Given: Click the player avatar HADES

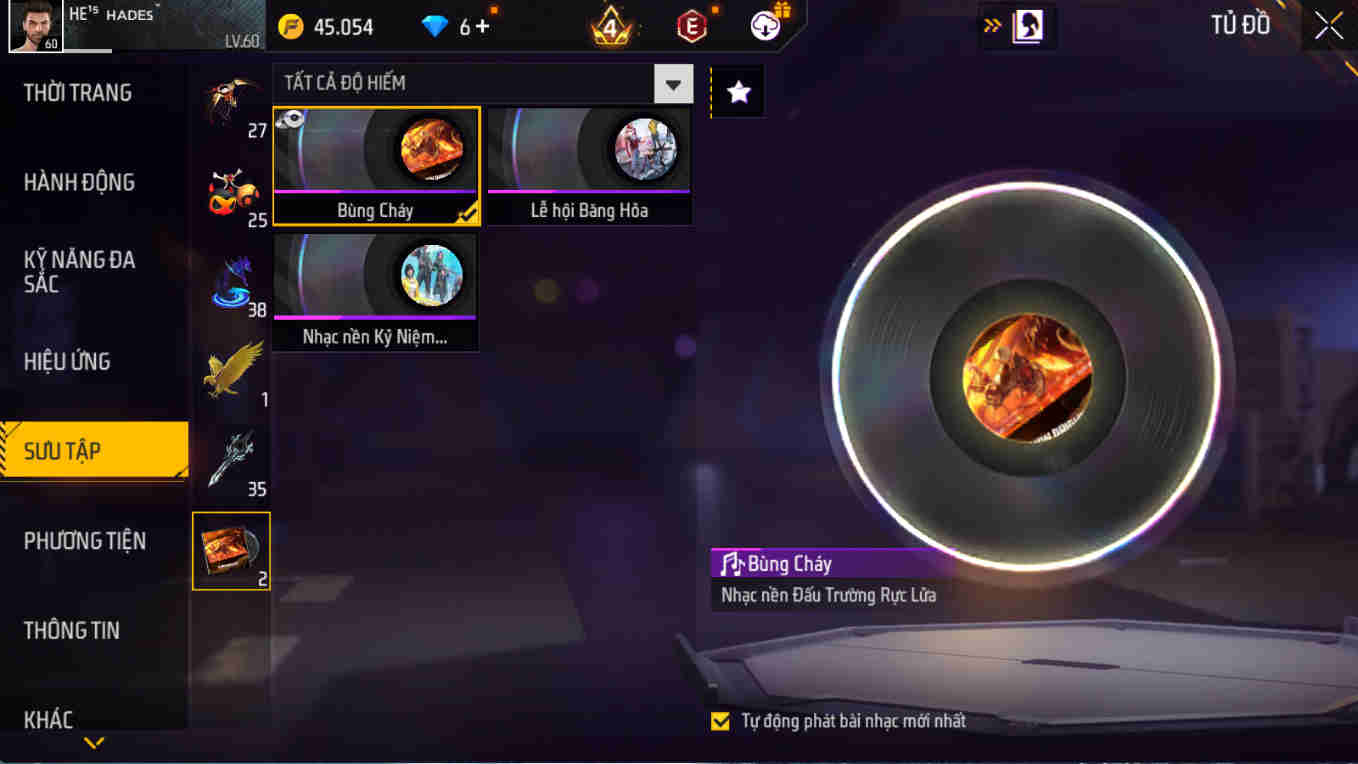Looking at the screenshot, I should pos(35,26).
